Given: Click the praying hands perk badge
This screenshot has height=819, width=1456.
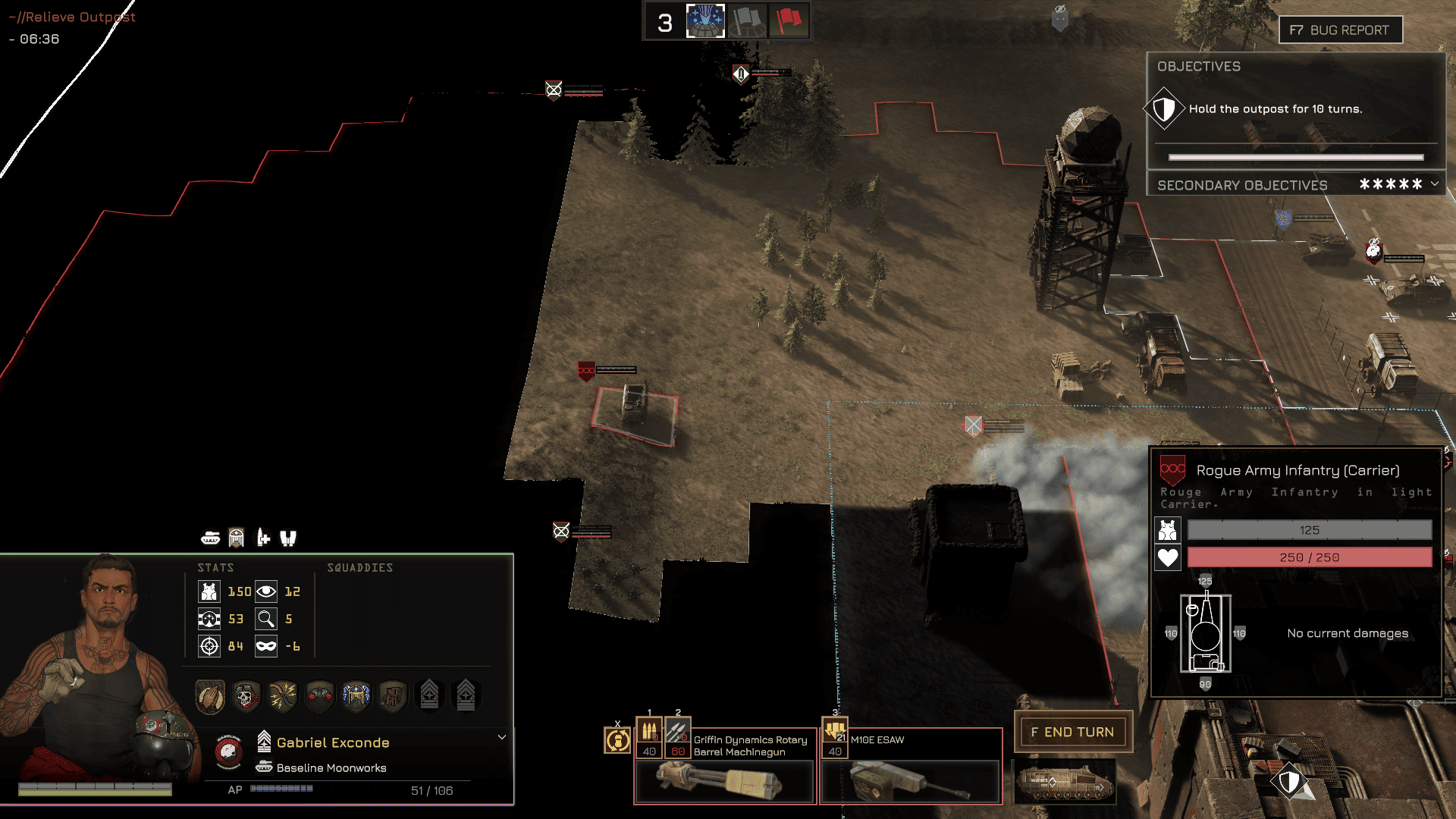Looking at the screenshot, I should 209,695.
